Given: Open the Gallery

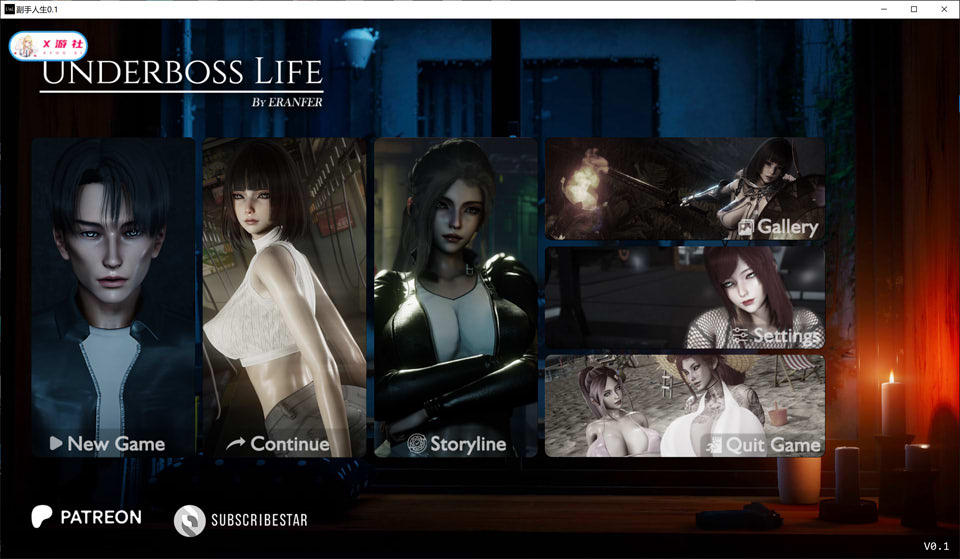Looking at the screenshot, I should [x=685, y=189].
